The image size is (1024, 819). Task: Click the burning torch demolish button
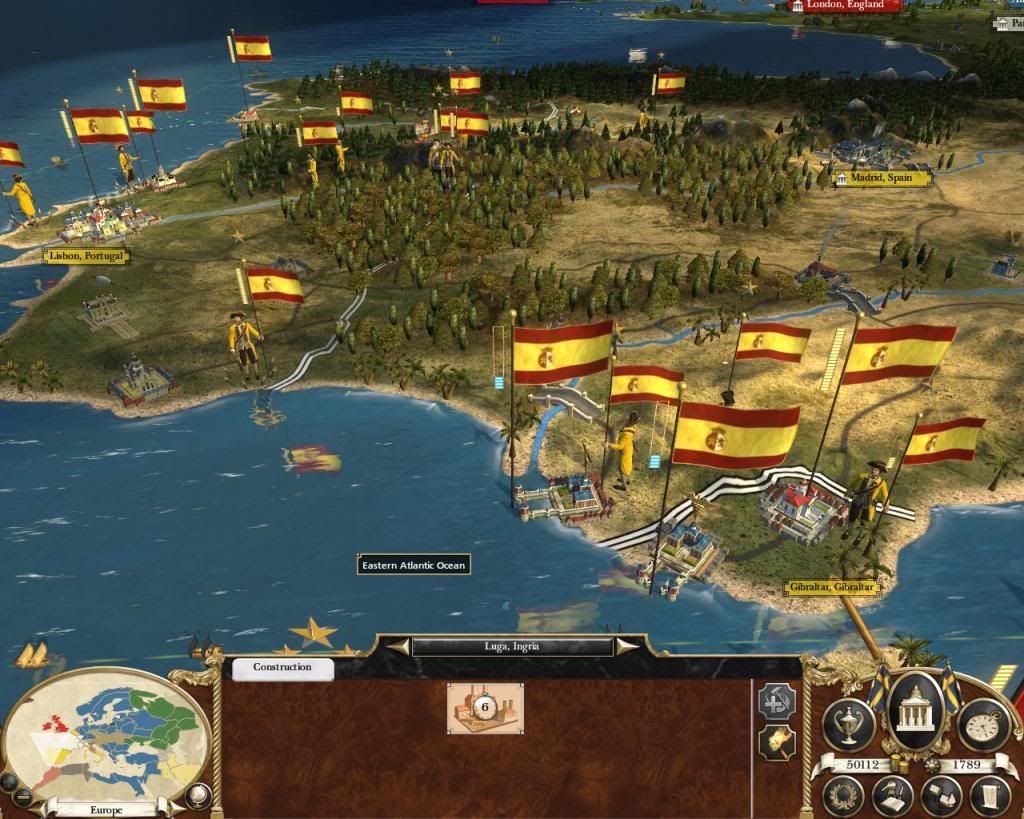click(776, 741)
